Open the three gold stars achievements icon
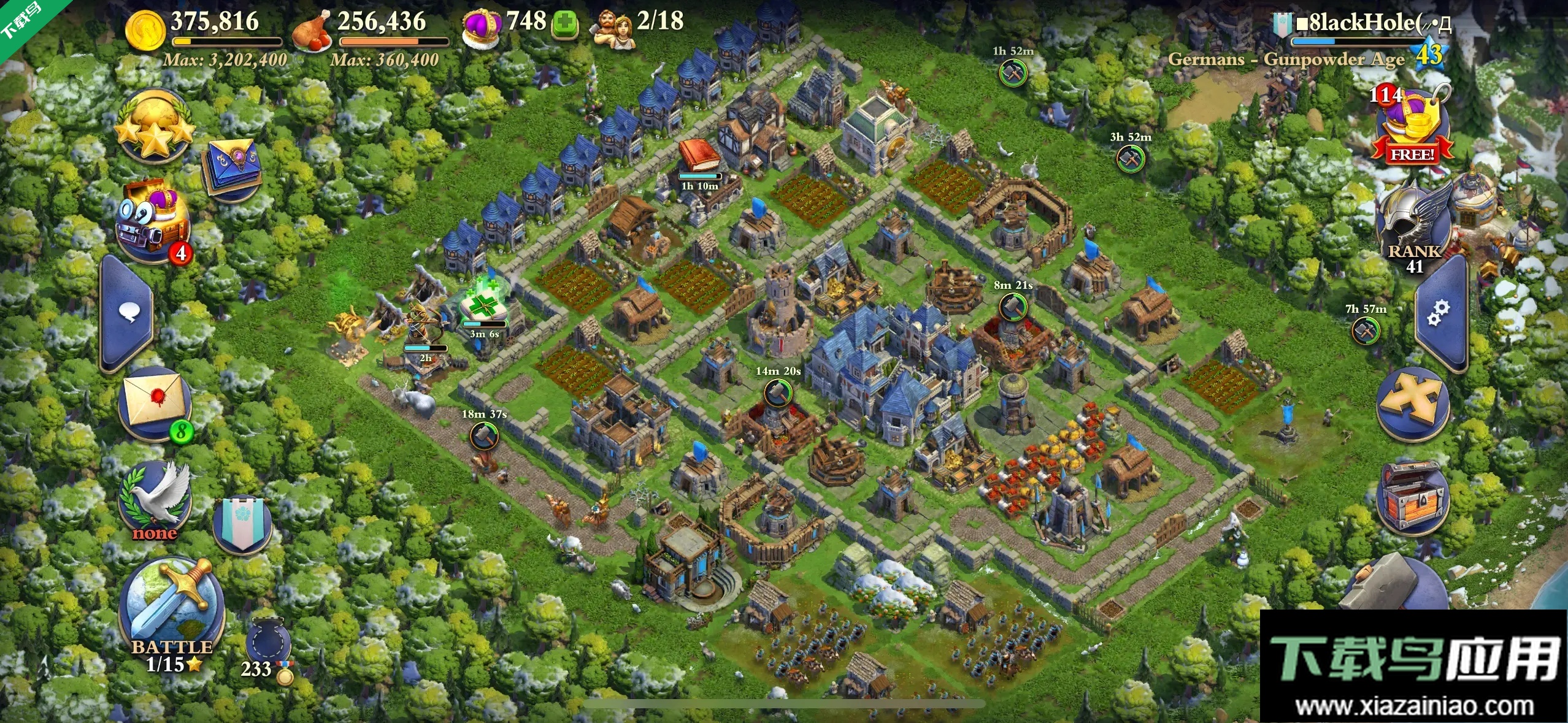Viewport: 1568px width, 723px height. pyautogui.click(x=155, y=126)
